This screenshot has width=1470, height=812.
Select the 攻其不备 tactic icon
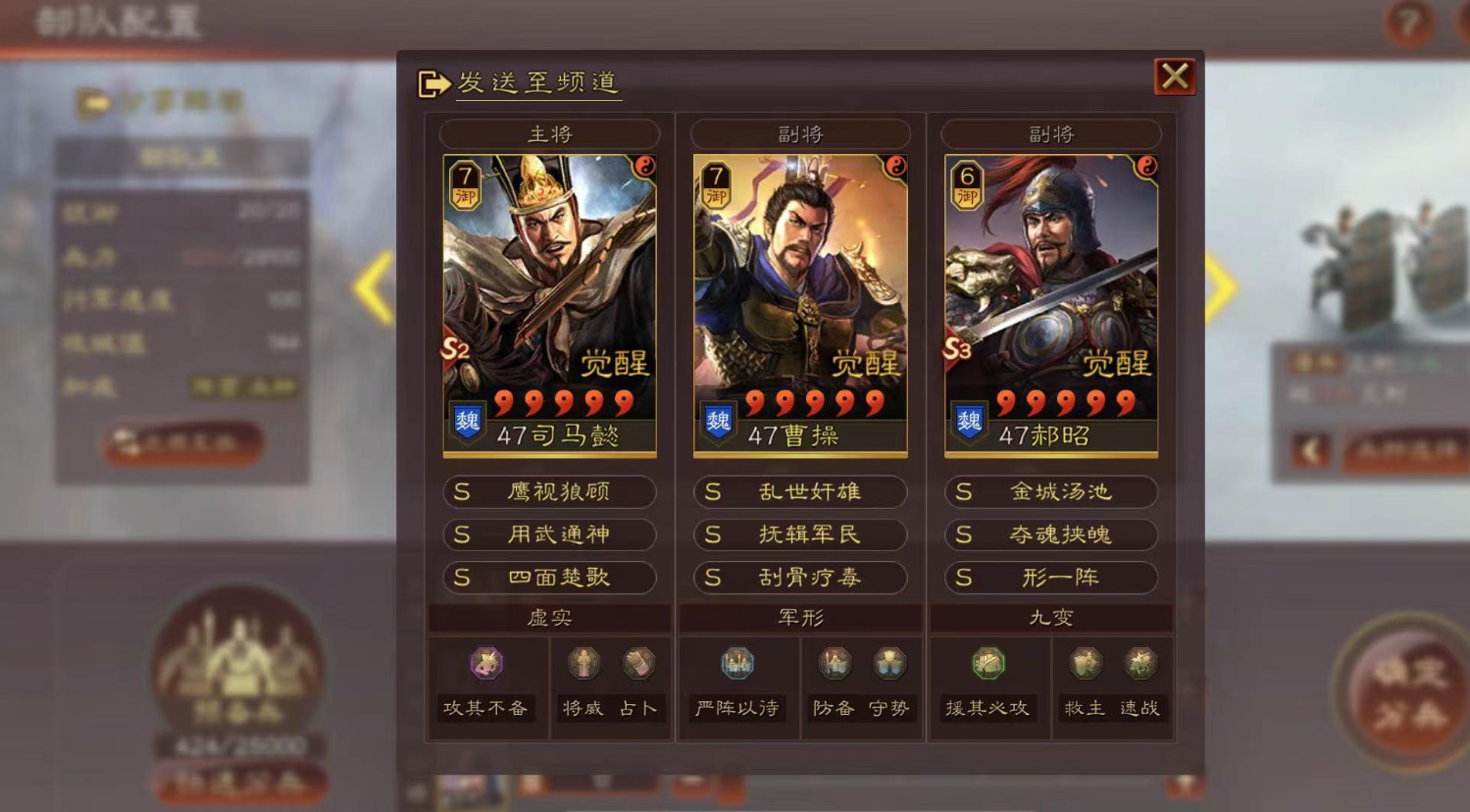pos(487,663)
